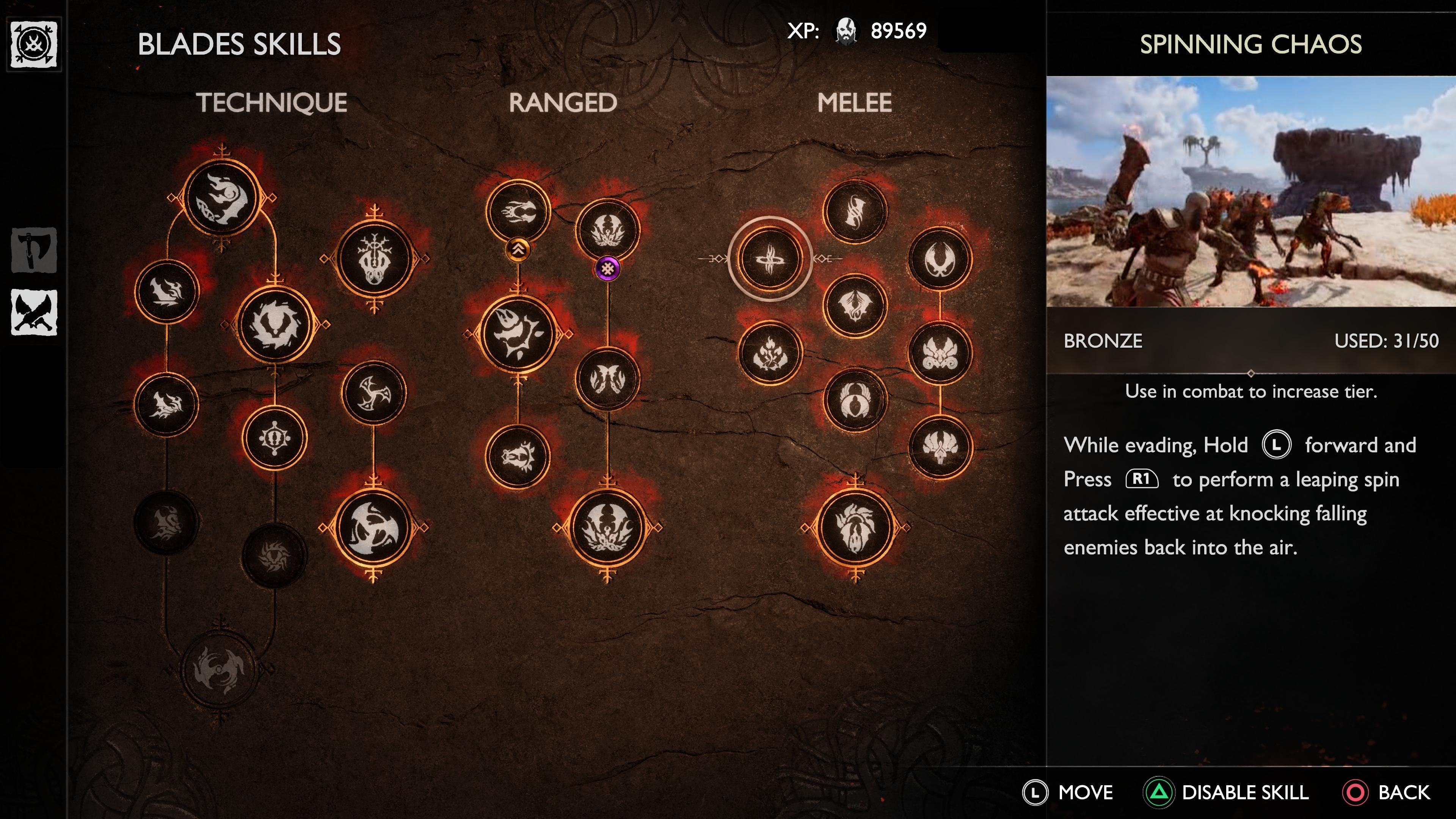The width and height of the screenshot is (1456, 819).
Task: Select the highlighted Spinning Chaos skill node
Action: click(770, 259)
